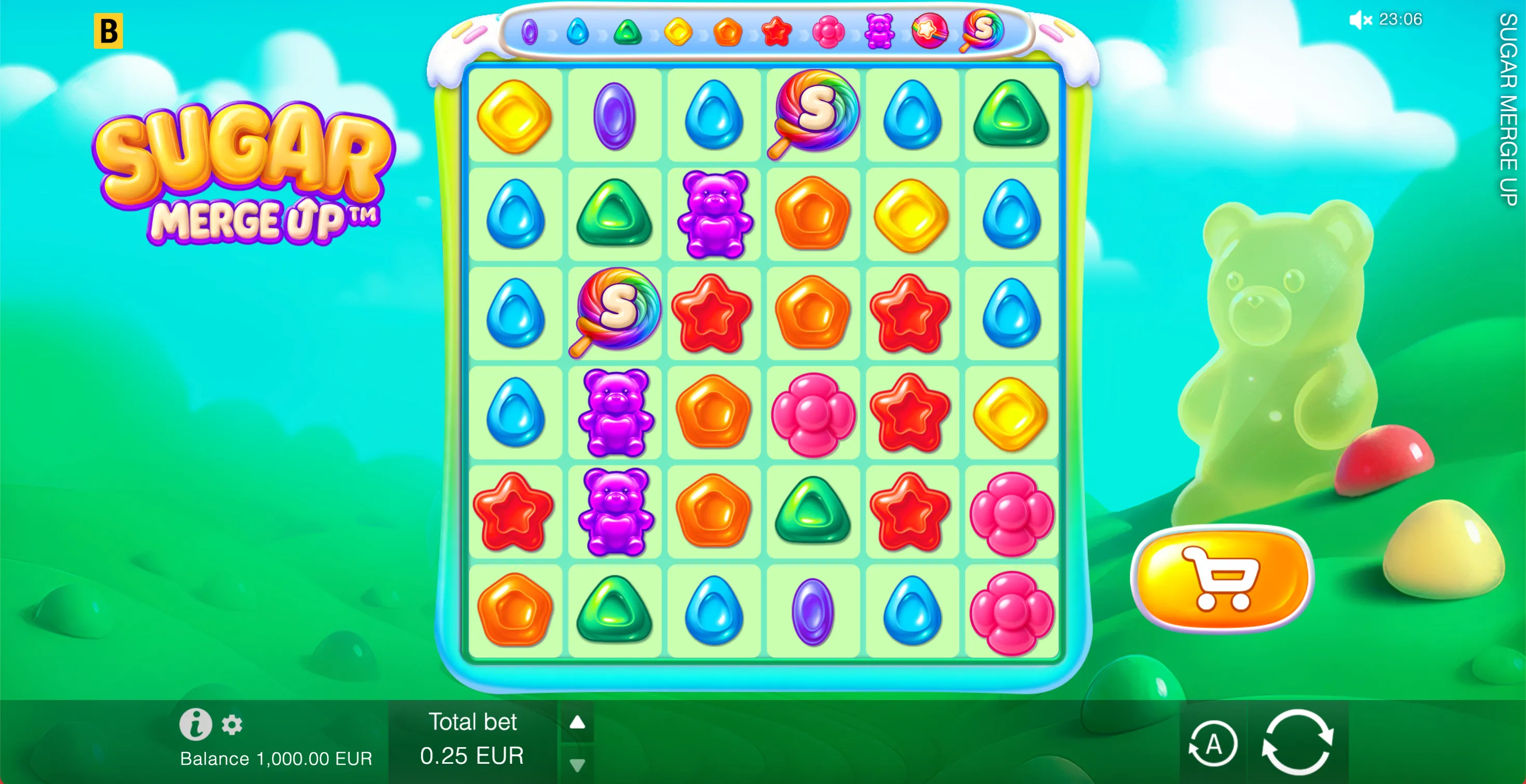This screenshot has width=1526, height=784.
Task: Click the Sugar Merge Up logo
Action: 243,172
